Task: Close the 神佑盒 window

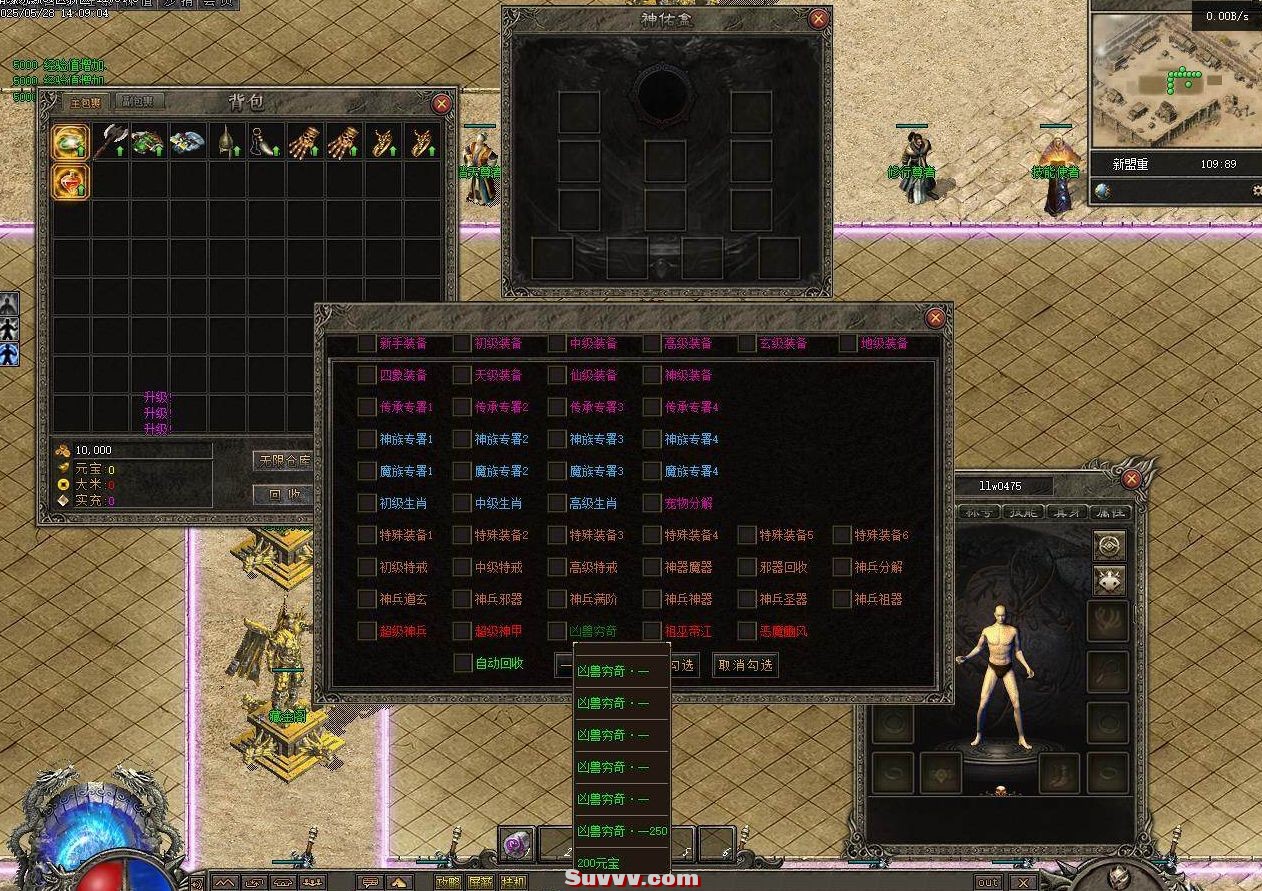Action: [x=818, y=19]
